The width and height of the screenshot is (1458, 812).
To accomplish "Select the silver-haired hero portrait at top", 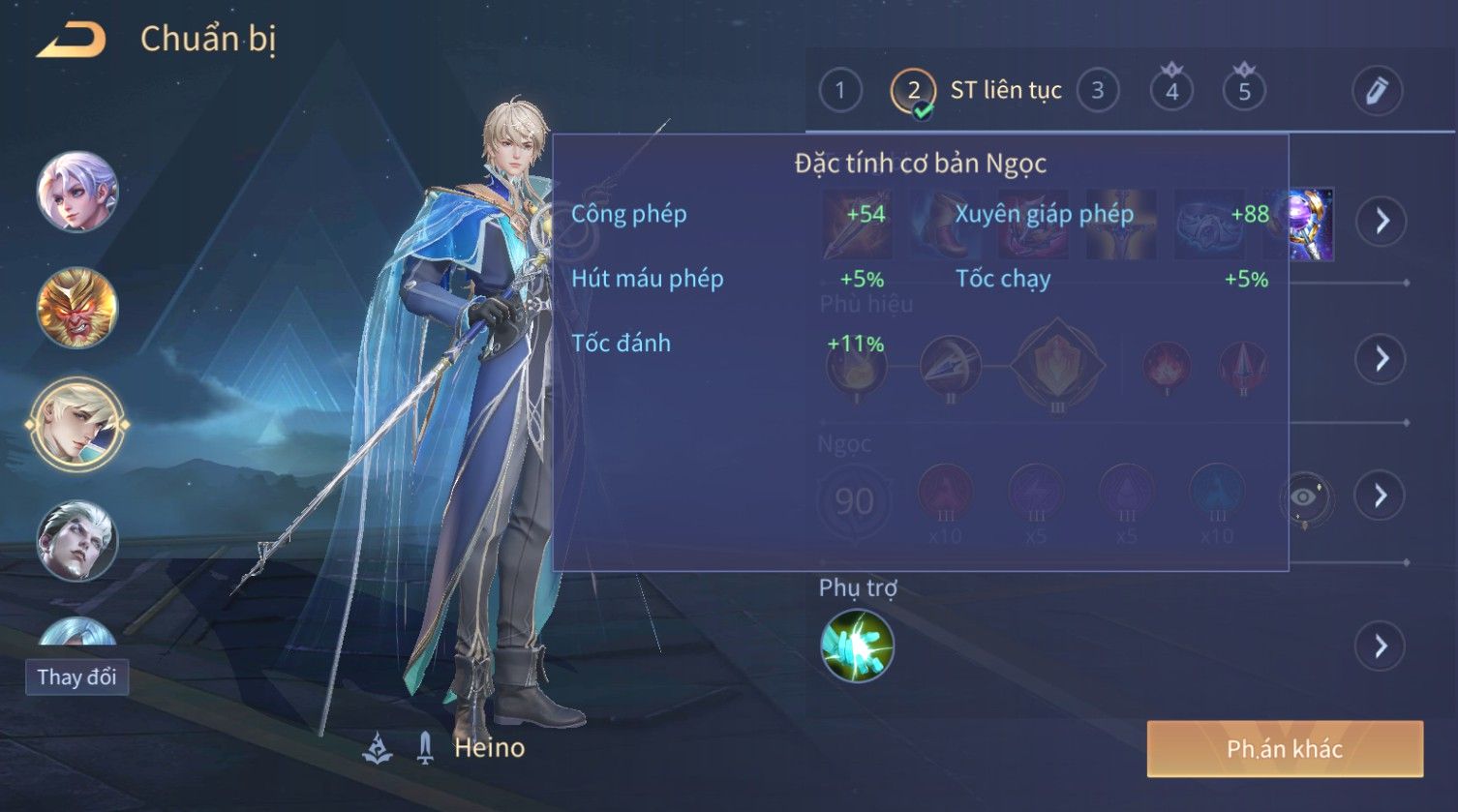I will pyautogui.click(x=77, y=192).
